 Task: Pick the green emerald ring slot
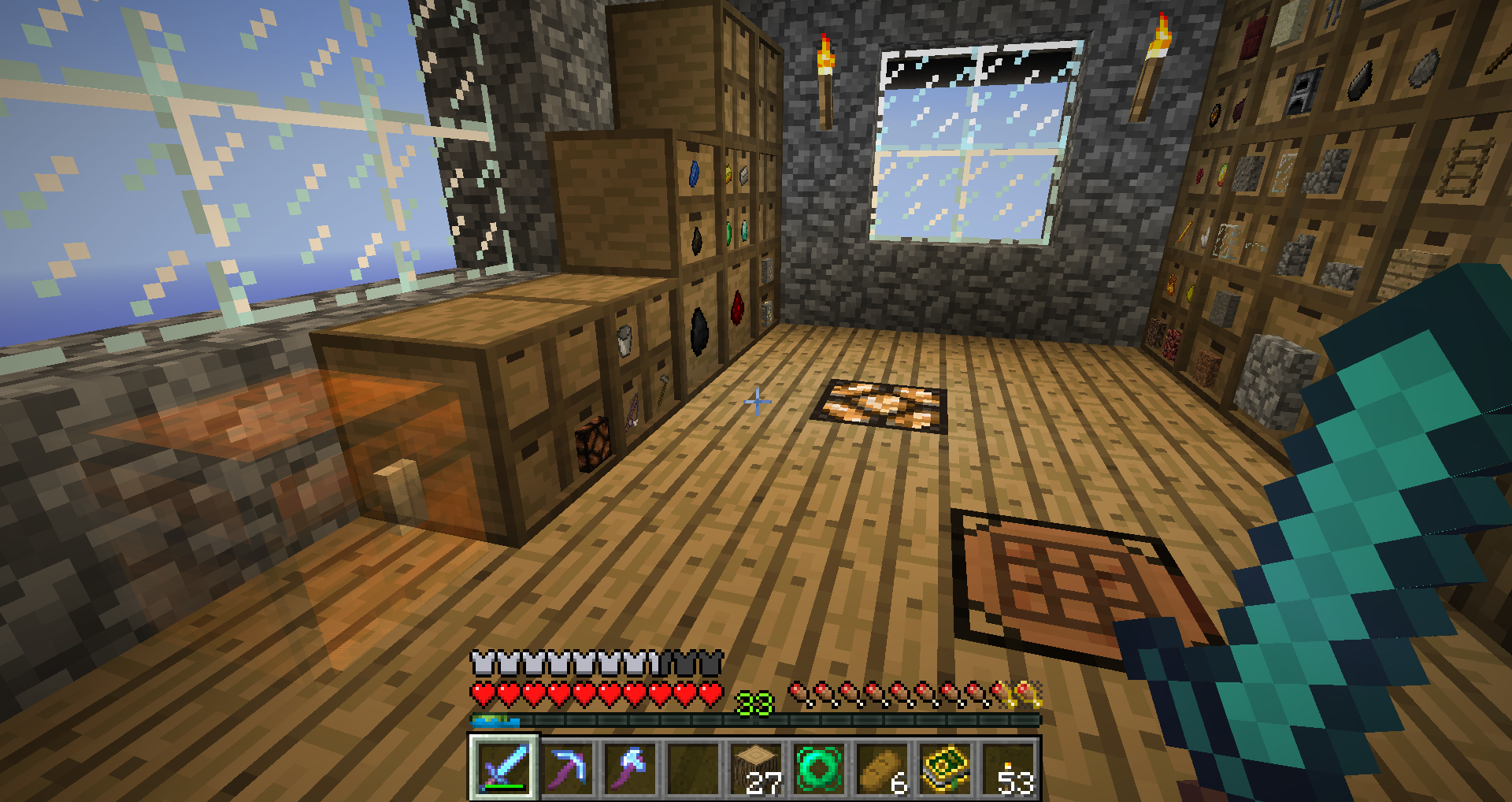(x=819, y=768)
